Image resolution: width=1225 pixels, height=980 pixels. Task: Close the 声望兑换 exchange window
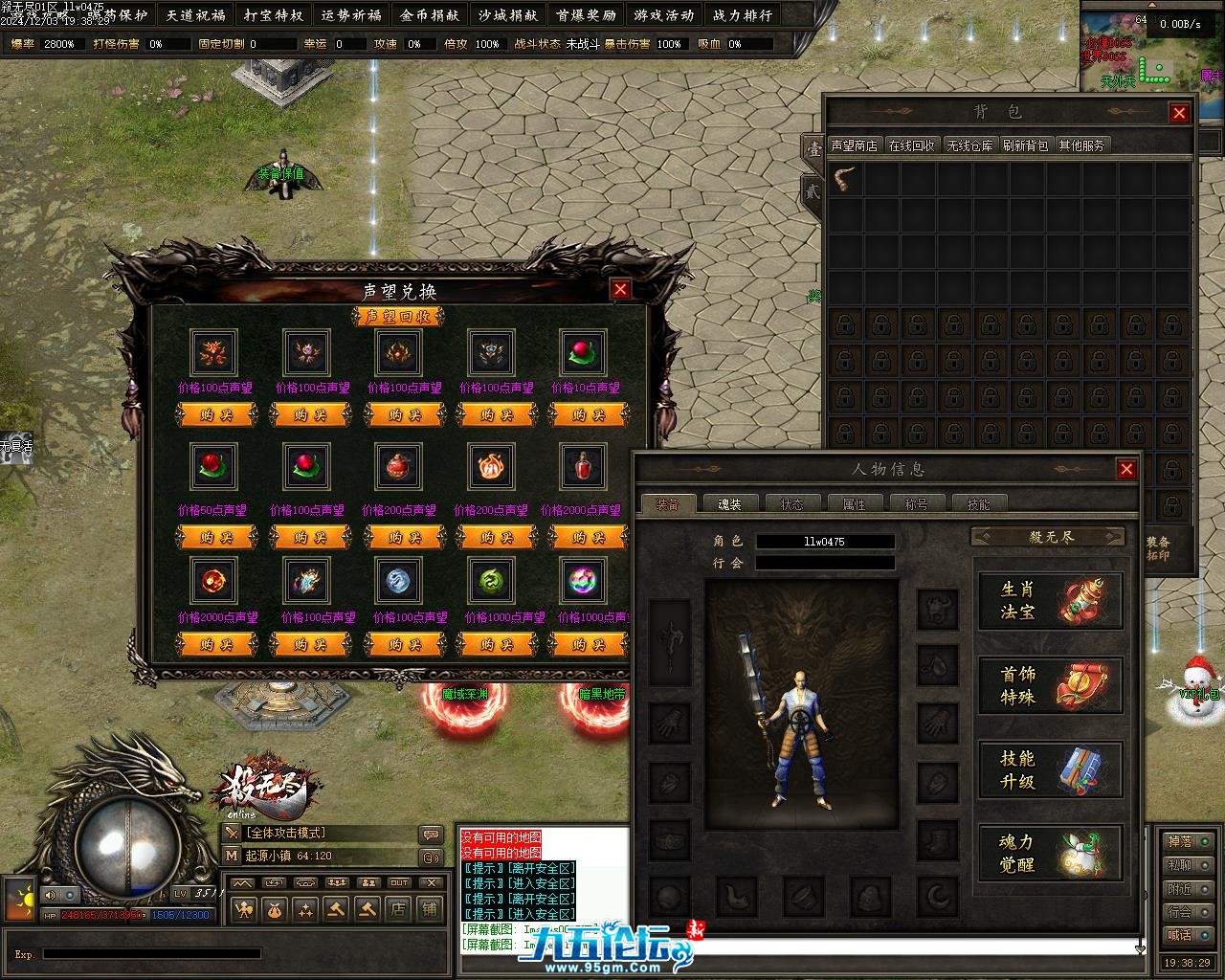point(620,289)
